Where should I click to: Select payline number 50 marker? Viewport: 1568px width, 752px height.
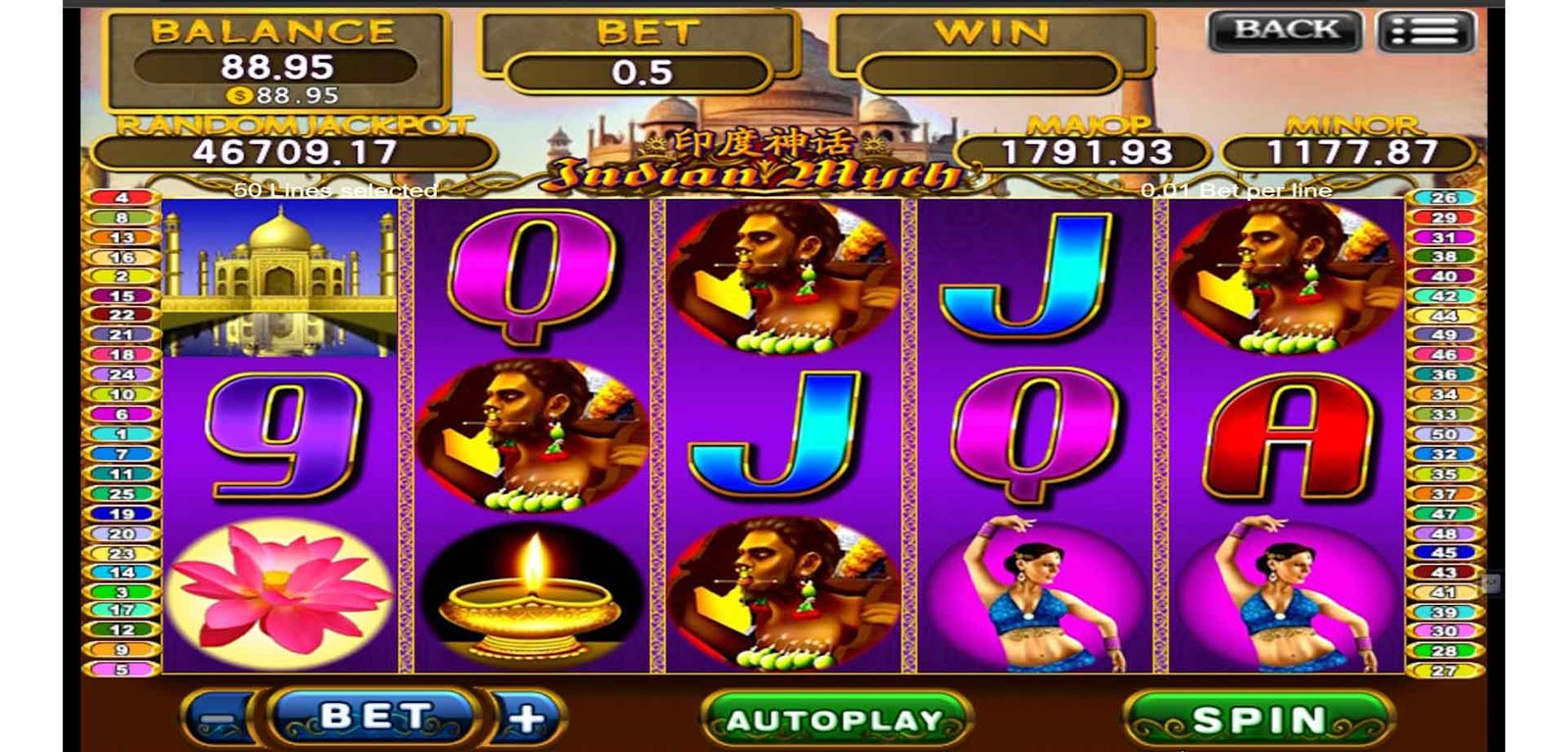1444,433
